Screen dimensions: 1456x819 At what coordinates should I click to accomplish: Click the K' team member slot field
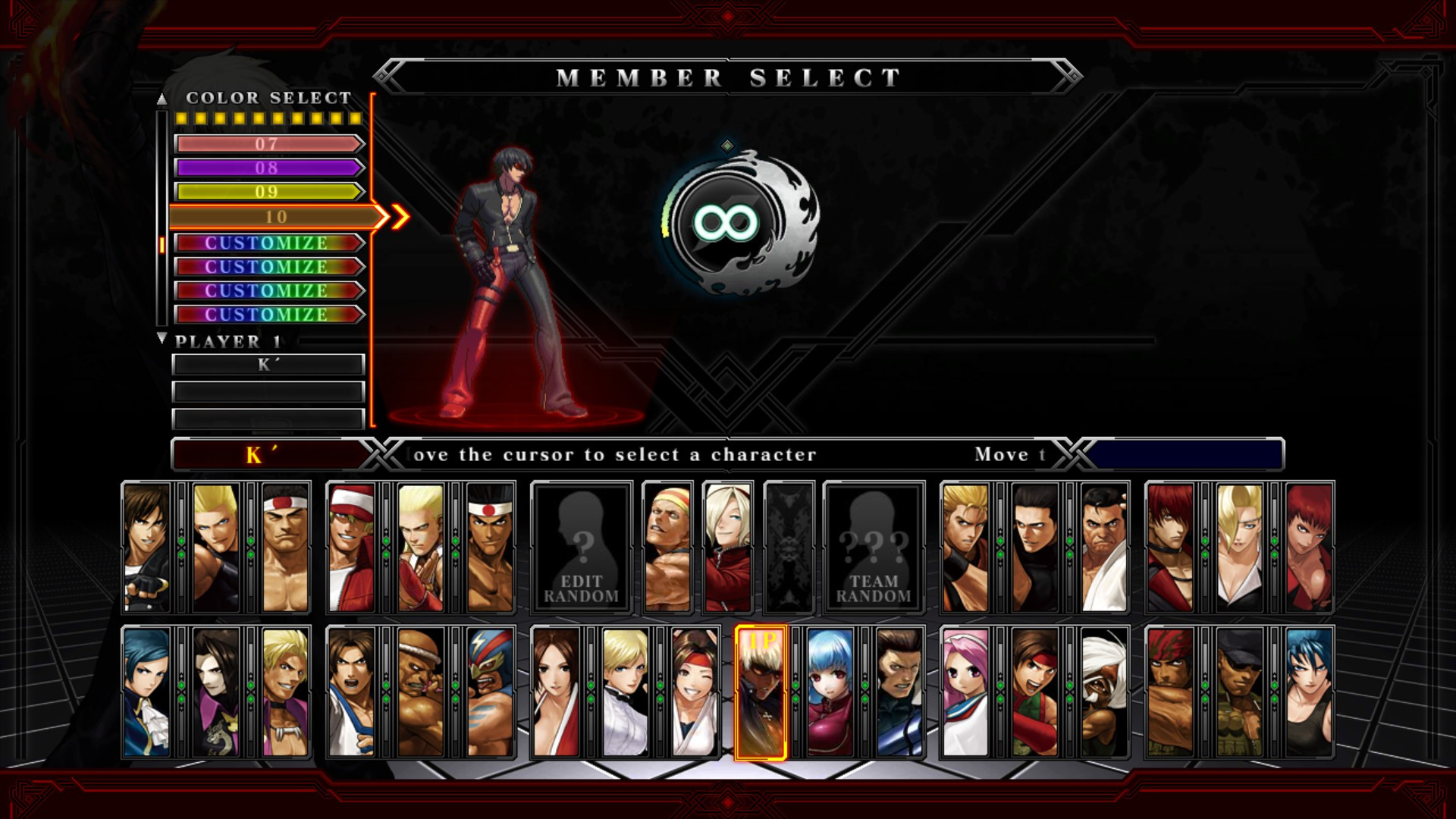267,365
